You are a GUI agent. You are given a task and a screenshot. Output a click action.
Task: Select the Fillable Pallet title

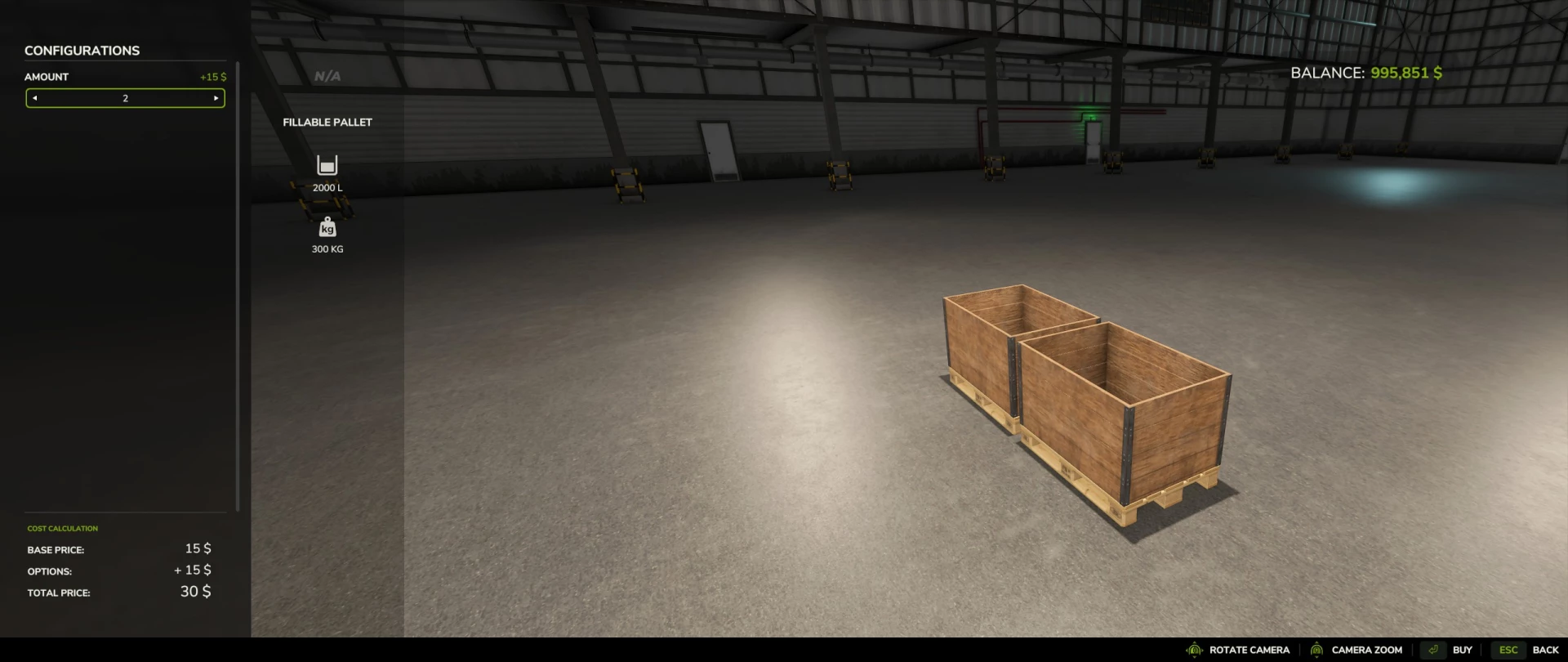[327, 121]
